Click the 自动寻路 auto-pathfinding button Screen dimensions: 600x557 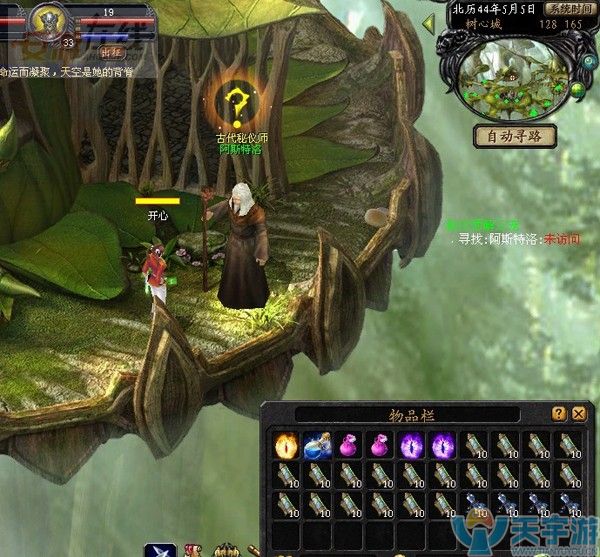(x=514, y=136)
